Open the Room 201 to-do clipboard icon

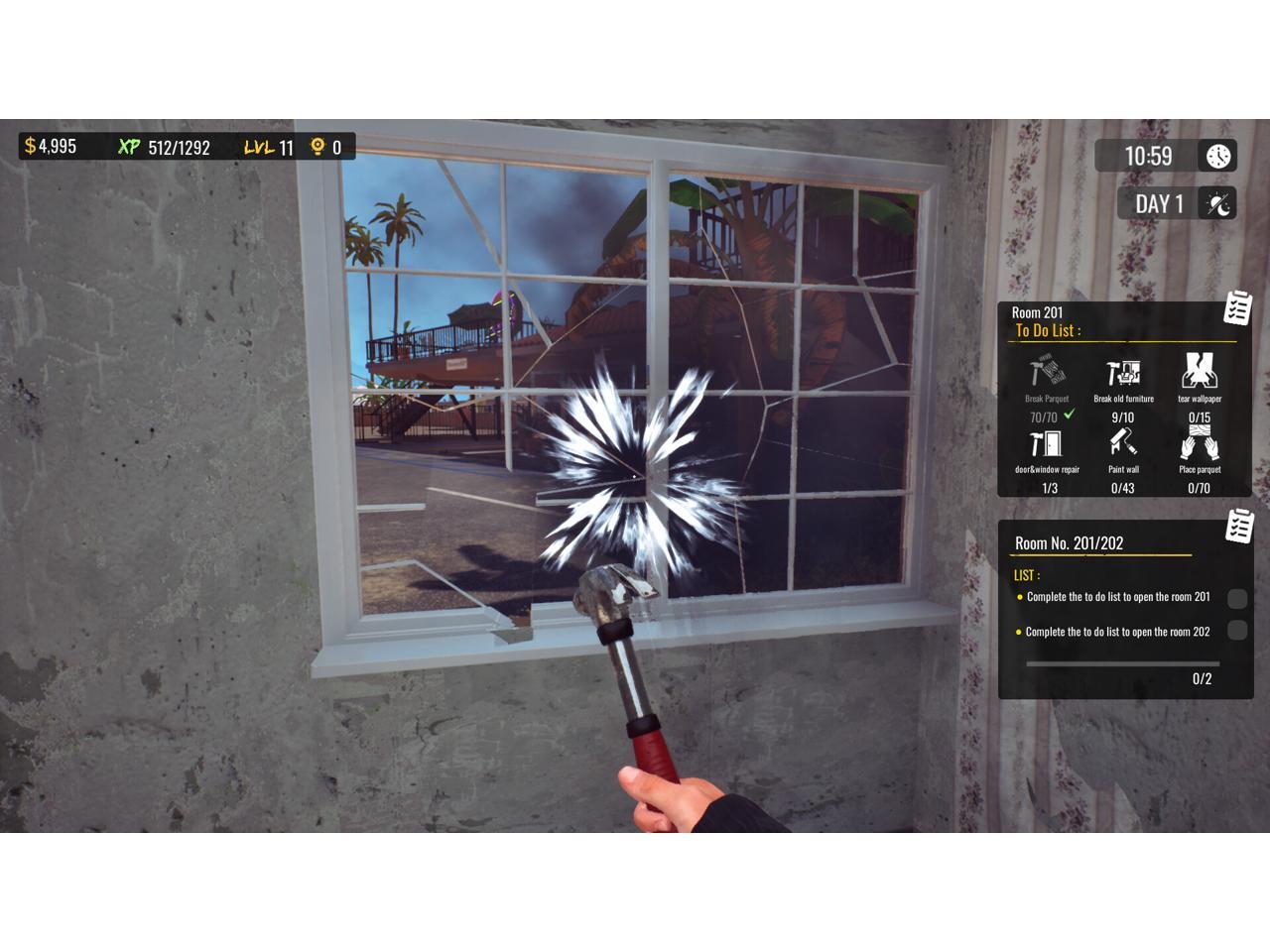[1237, 308]
